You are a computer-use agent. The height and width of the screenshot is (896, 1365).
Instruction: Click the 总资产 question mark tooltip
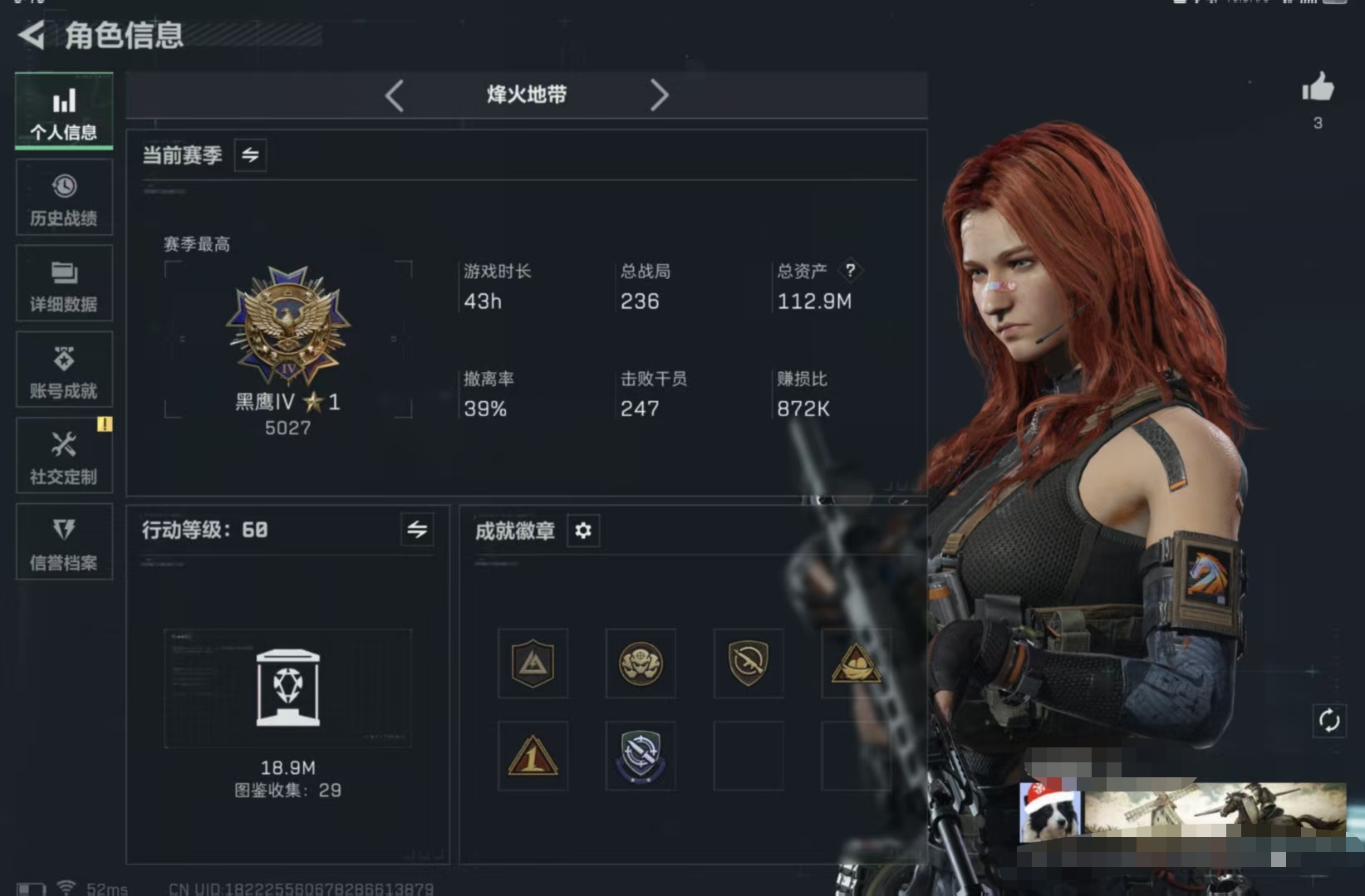[852, 271]
